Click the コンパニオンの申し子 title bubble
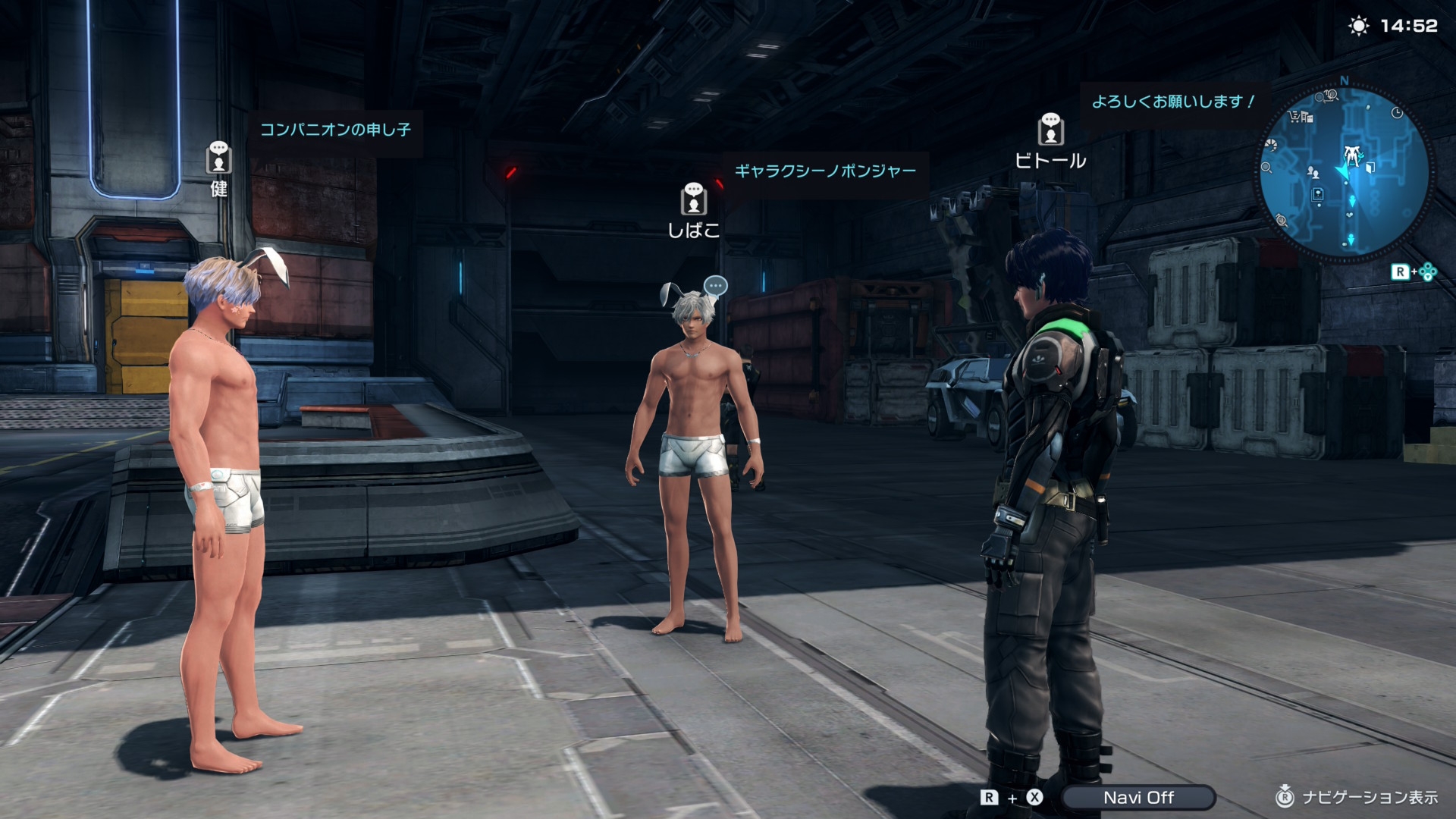The width and height of the screenshot is (1456, 819). (x=335, y=130)
